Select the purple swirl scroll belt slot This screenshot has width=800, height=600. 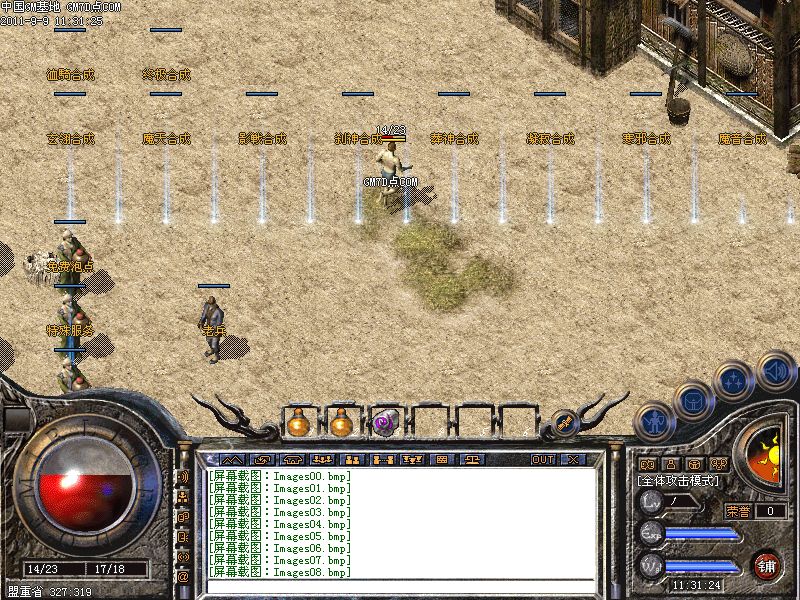384,423
